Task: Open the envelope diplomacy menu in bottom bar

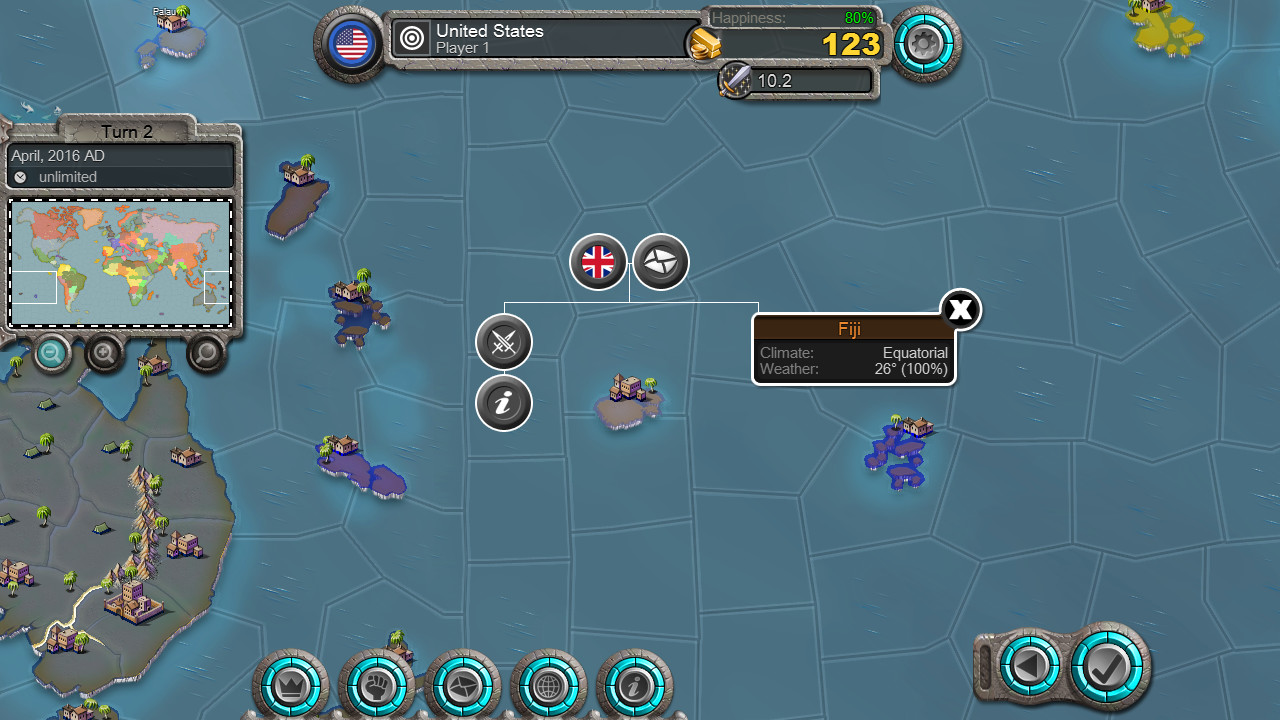Action: tap(462, 687)
